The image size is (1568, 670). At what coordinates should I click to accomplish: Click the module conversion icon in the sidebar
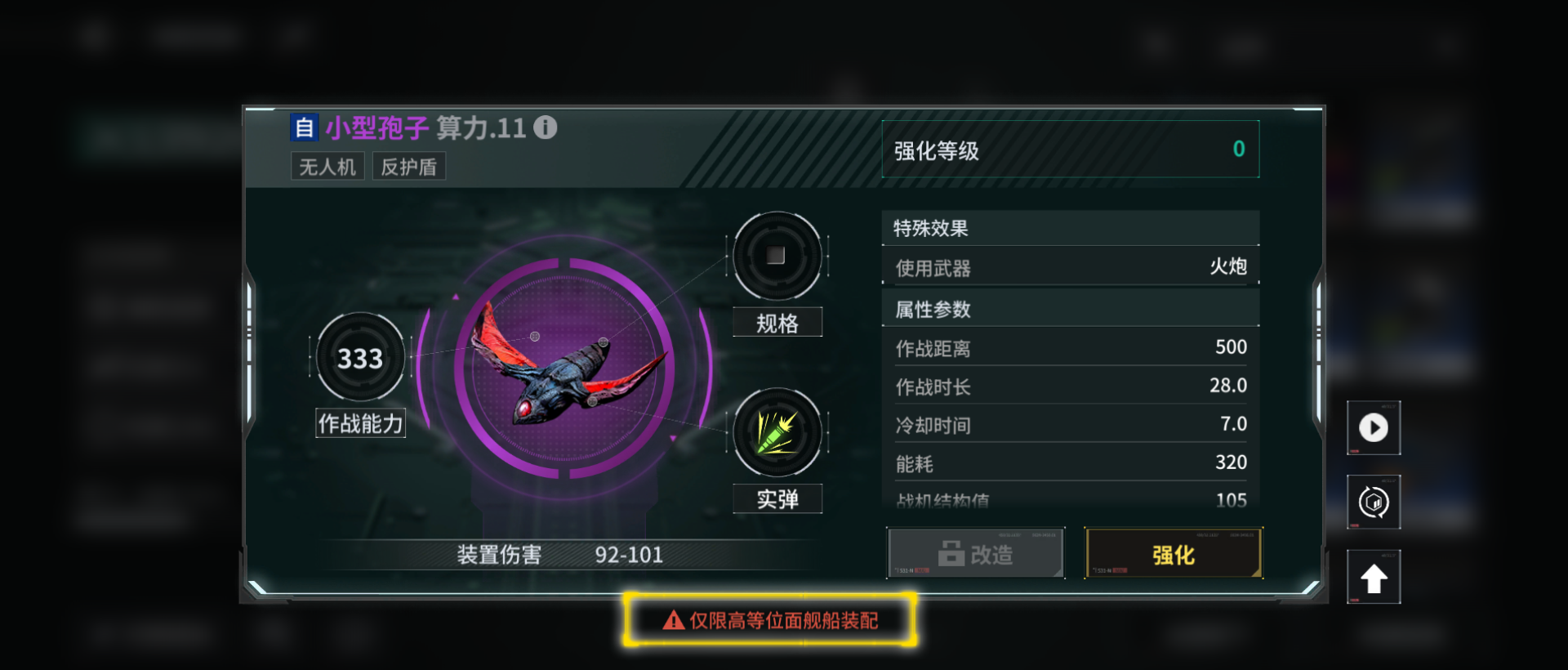coord(1374,502)
